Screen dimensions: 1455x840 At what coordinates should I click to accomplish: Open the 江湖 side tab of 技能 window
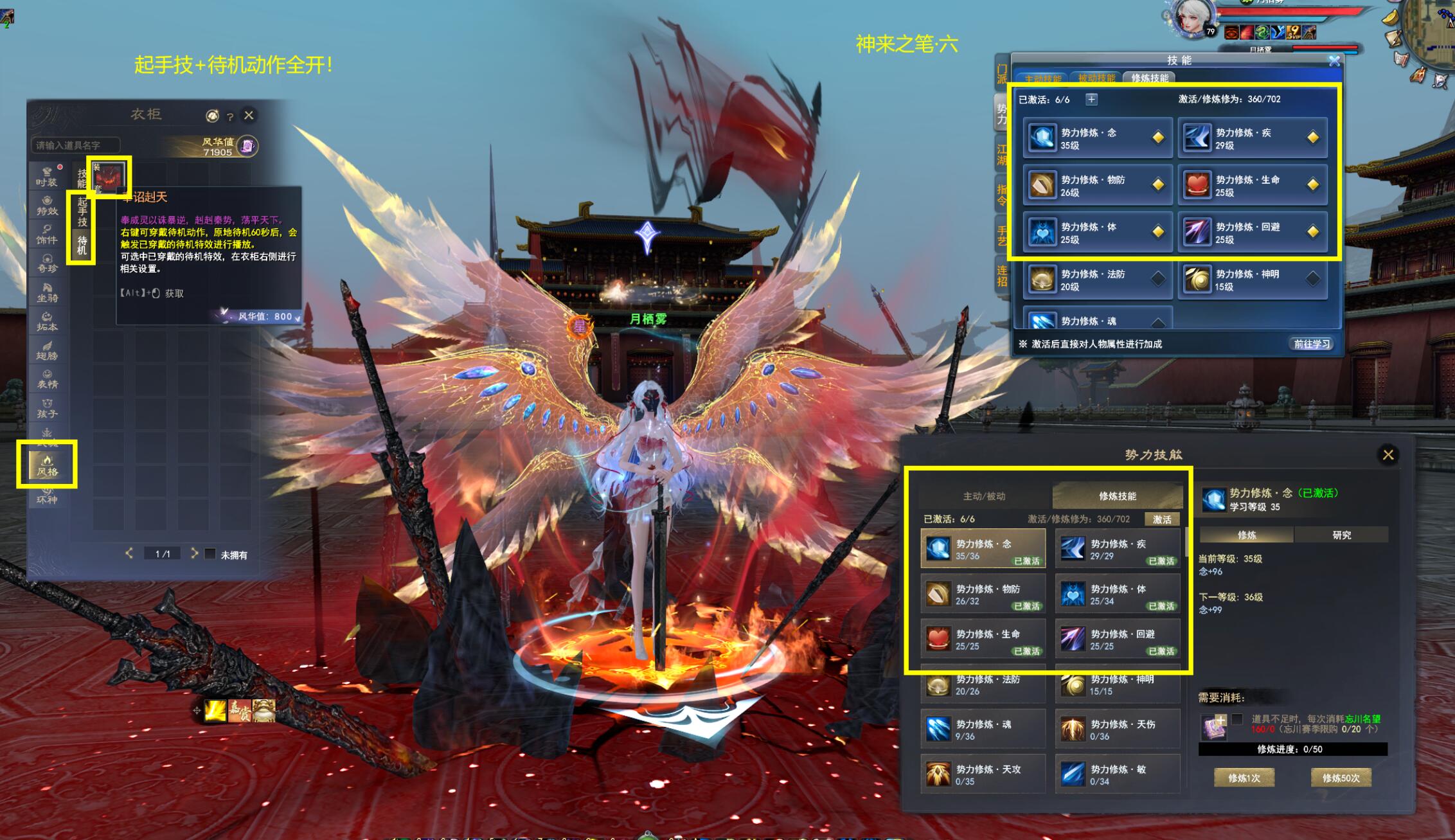1001,155
